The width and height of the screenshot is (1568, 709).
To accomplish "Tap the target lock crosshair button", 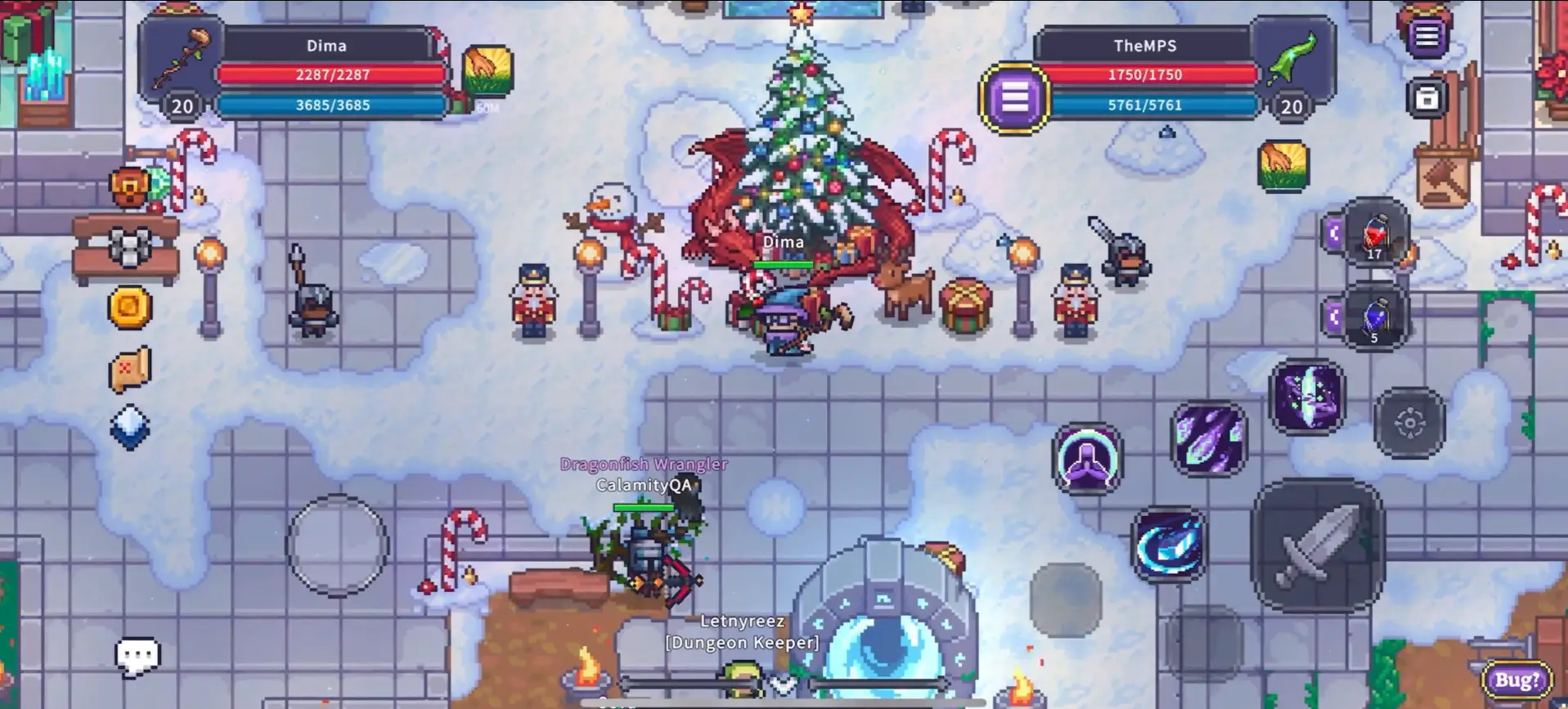I will (x=1409, y=423).
